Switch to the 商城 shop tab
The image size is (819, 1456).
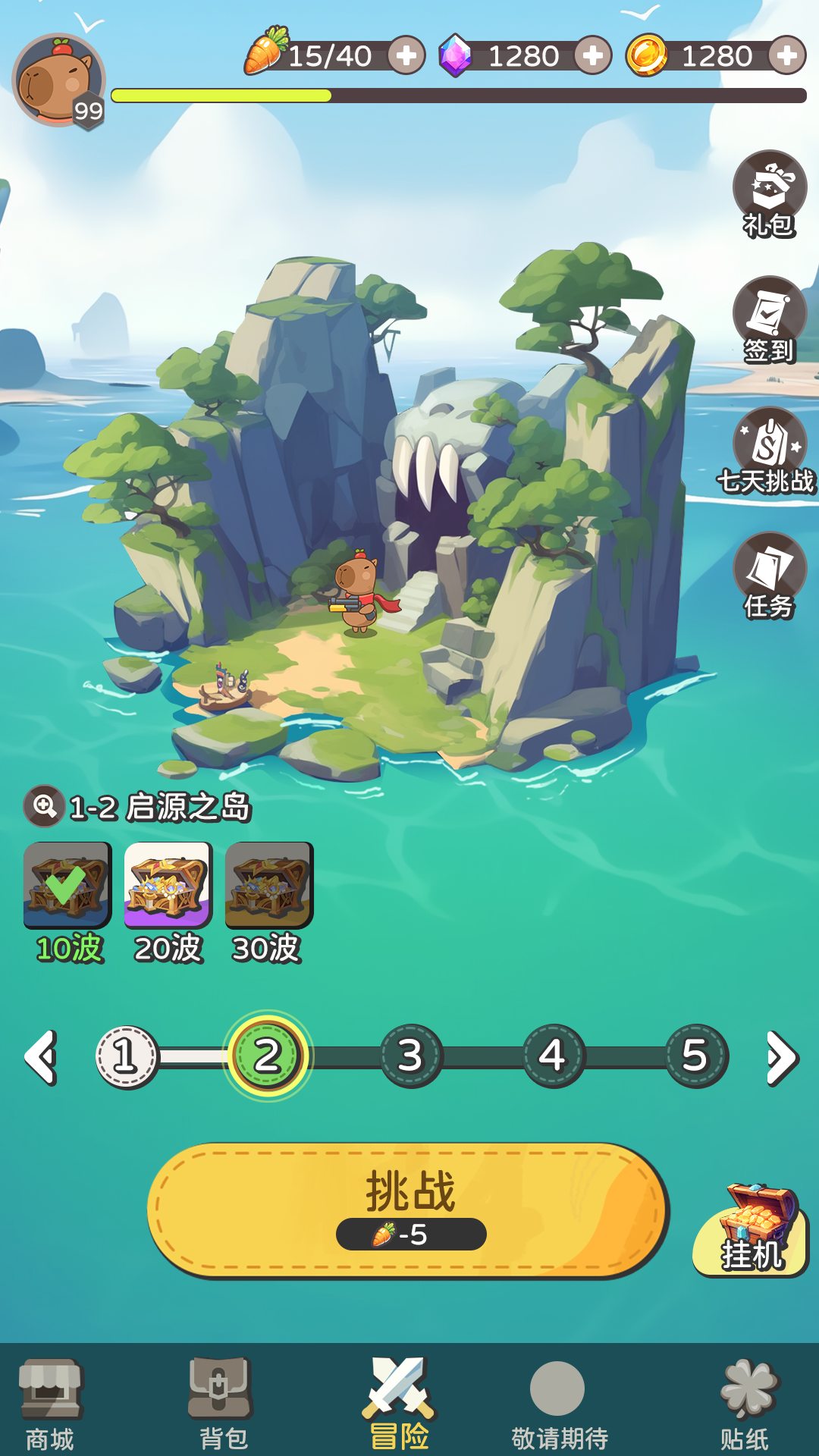pos(50,1403)
